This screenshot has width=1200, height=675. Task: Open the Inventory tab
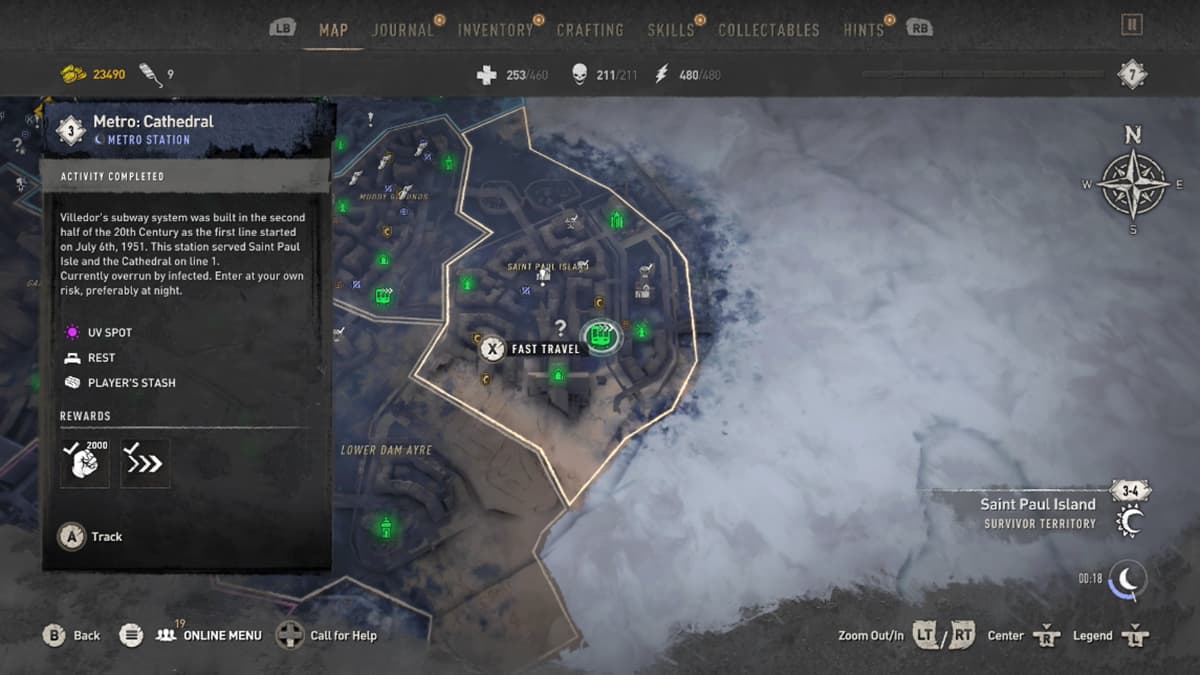point(494,30)
